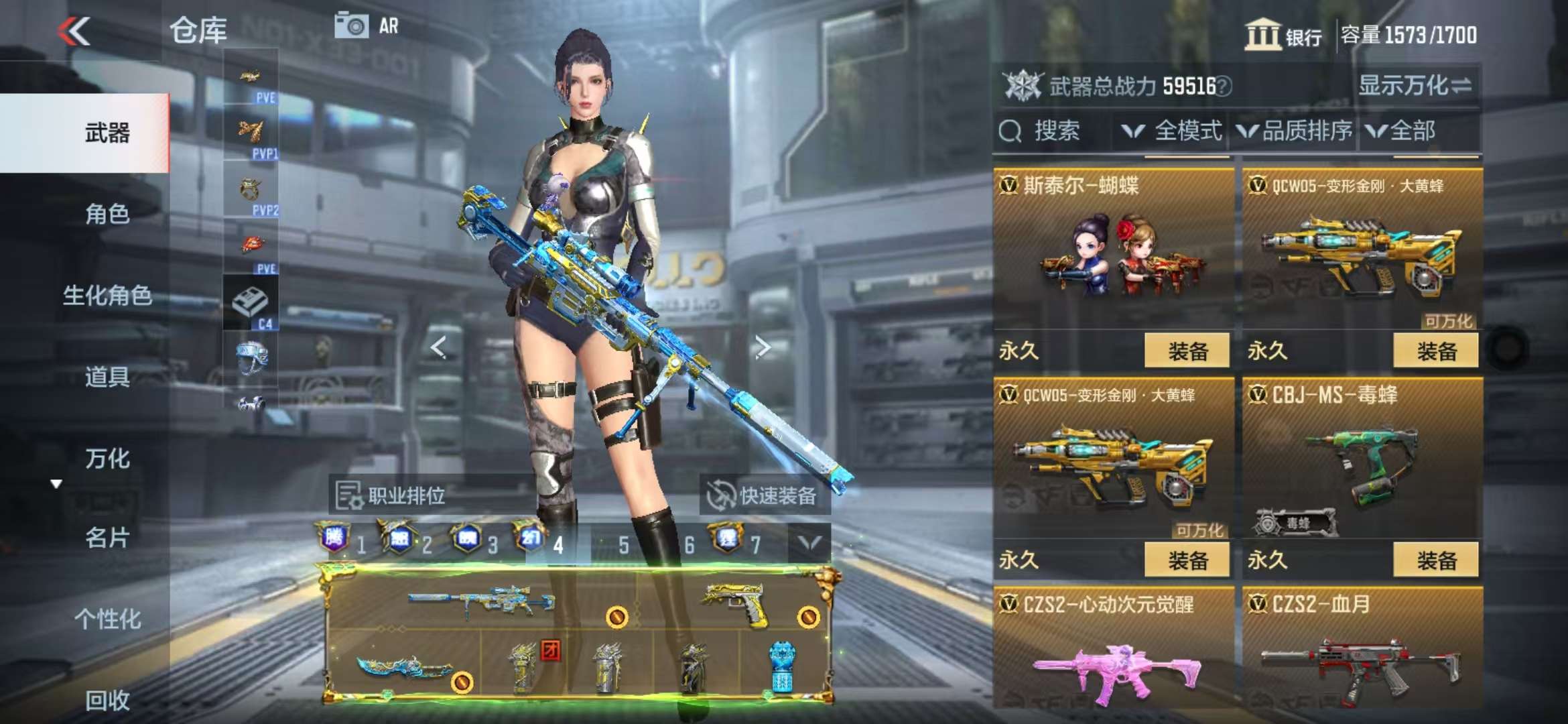Open the AR camera view

point(367,27)
